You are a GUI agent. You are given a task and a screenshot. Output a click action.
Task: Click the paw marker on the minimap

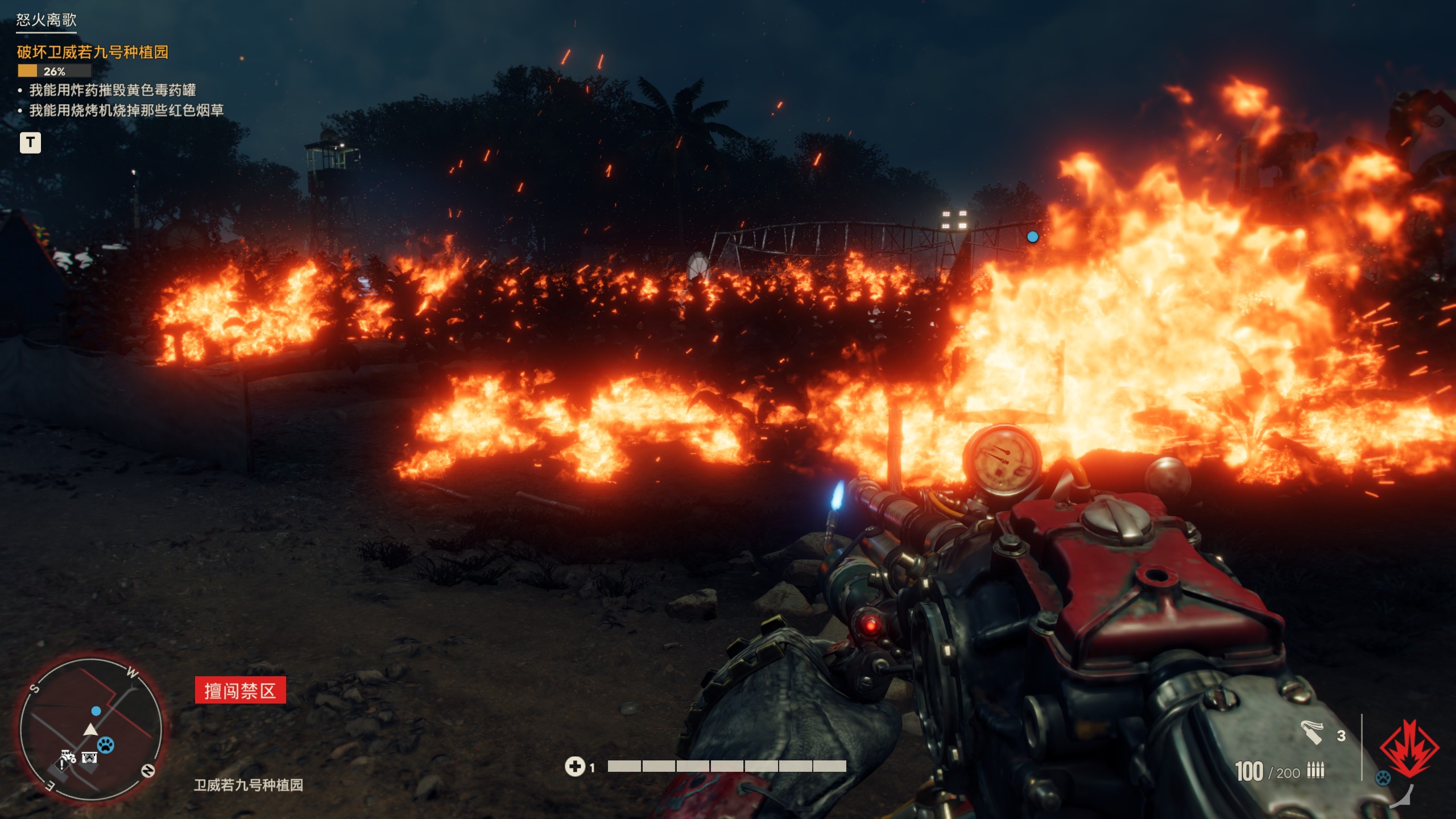[x=106, y=746]
